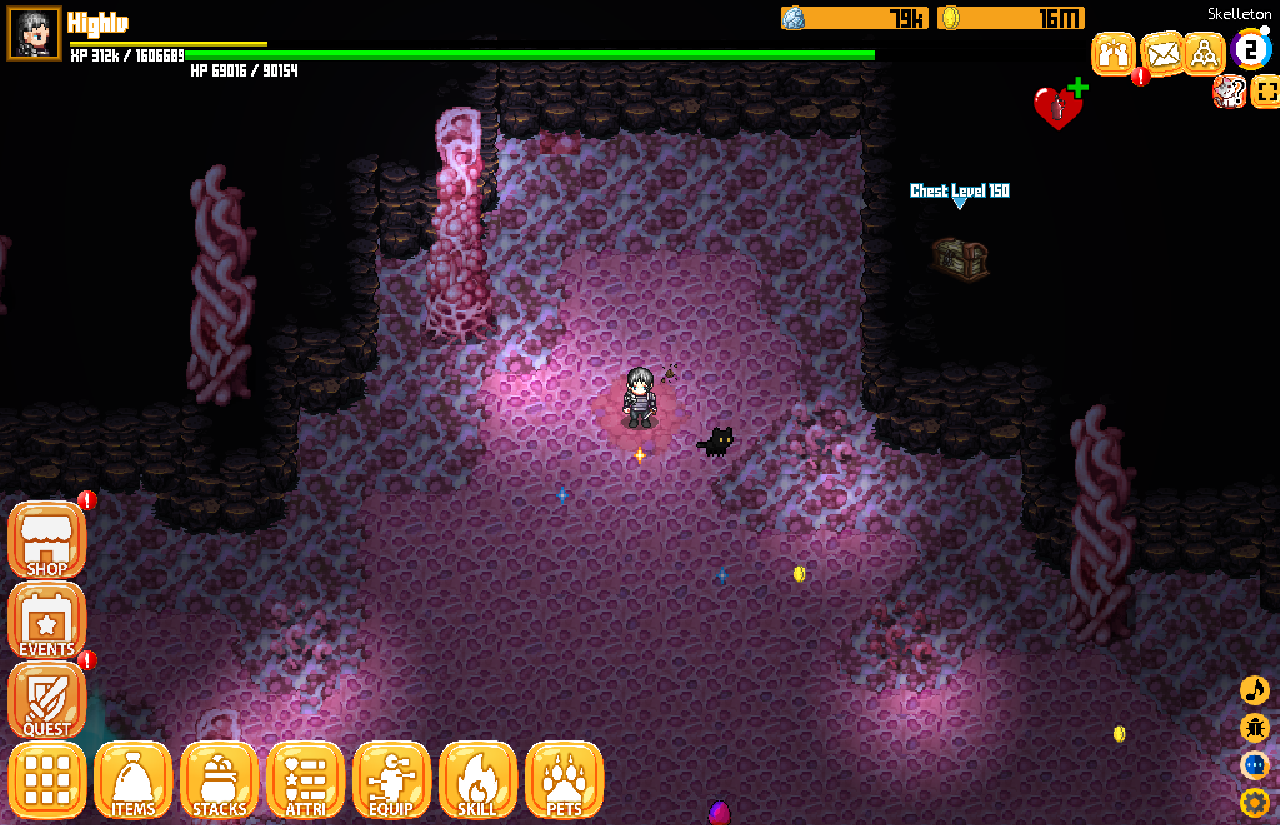Open the Equip screen
The height and width of the screenshot is (825, 1280).
[x=392, y=780]
